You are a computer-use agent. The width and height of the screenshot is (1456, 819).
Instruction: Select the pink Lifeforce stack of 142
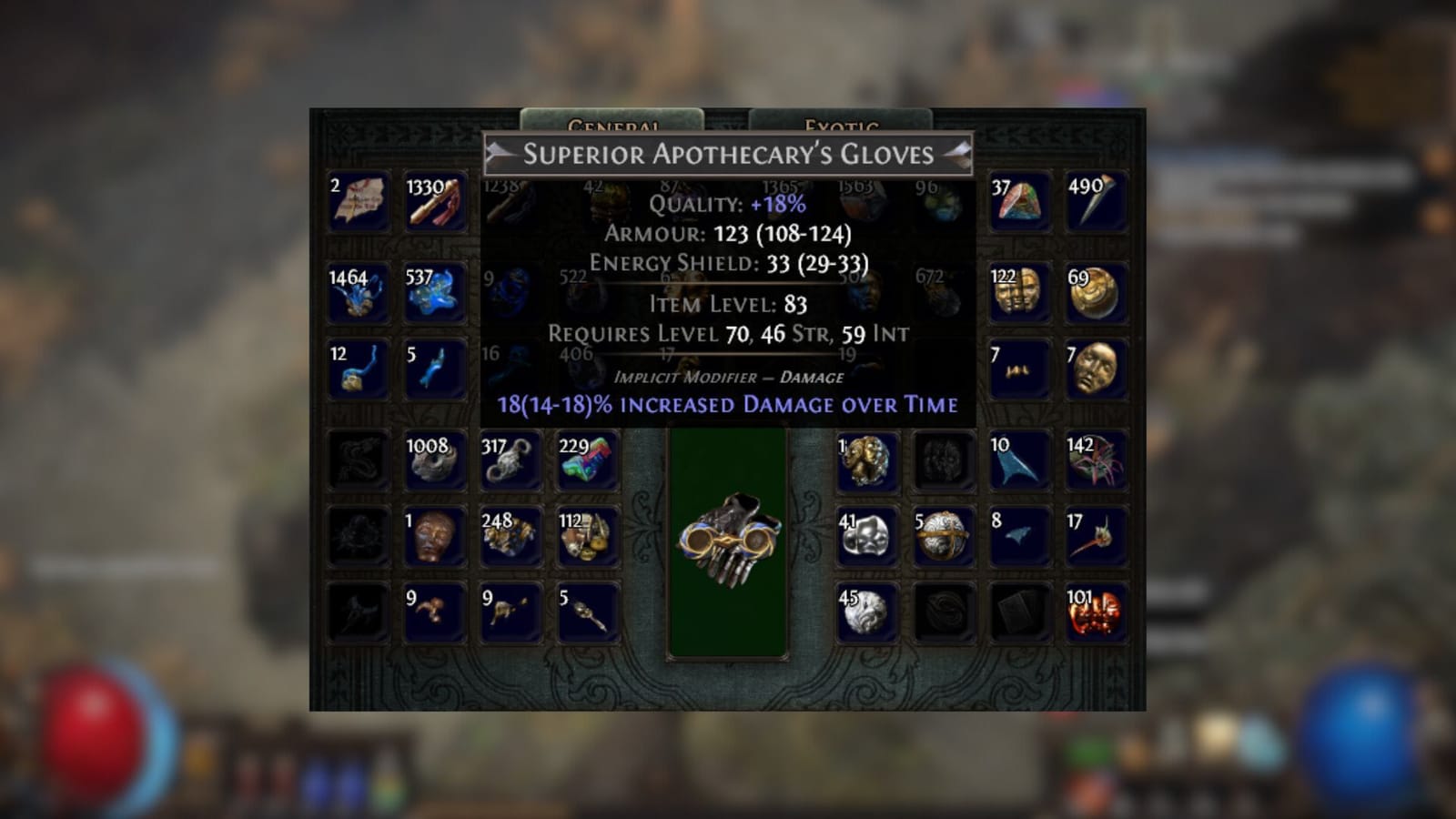click(x=1096, y=460)
